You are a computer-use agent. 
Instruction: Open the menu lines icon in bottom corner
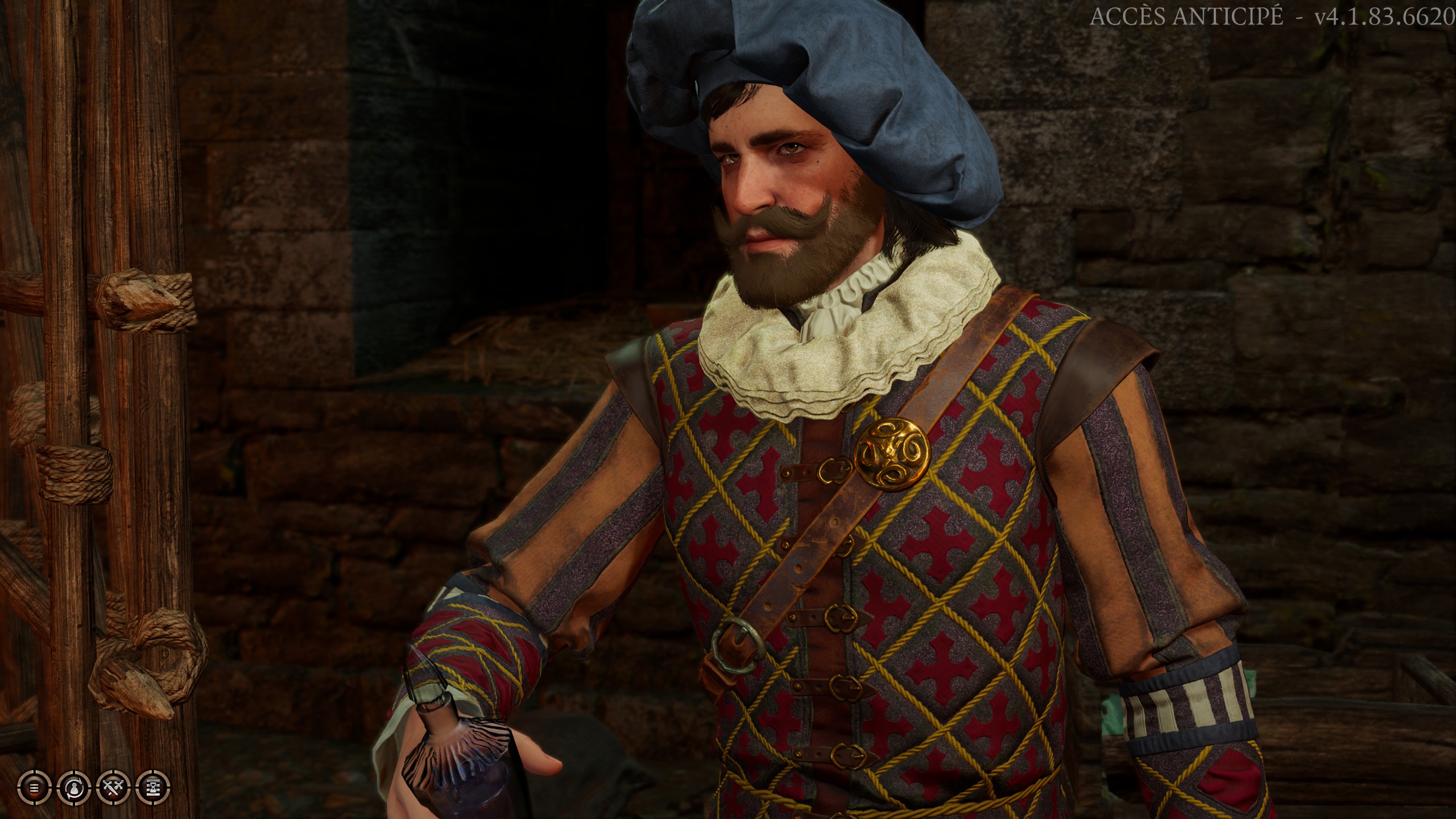(x=34, y=789)
